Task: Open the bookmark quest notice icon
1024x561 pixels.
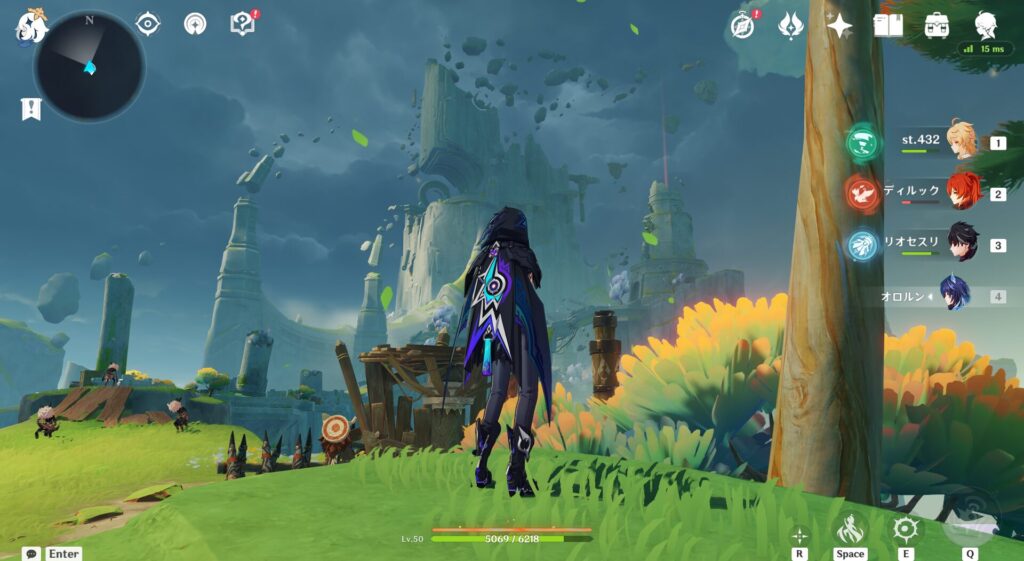Action: click(x=31, y=109)
